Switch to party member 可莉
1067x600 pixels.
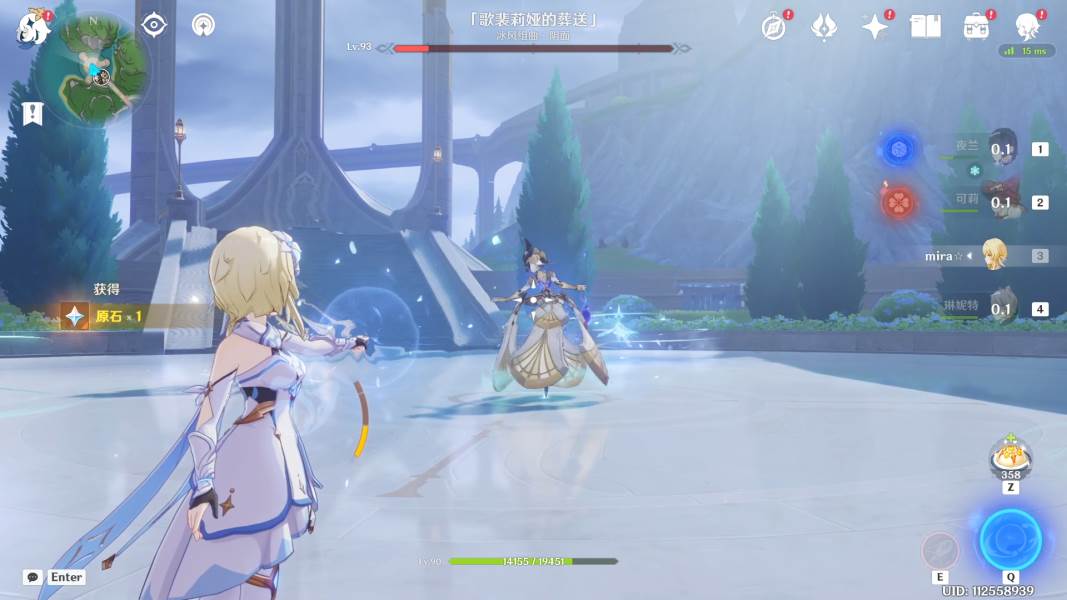[x=1002, y=202]
